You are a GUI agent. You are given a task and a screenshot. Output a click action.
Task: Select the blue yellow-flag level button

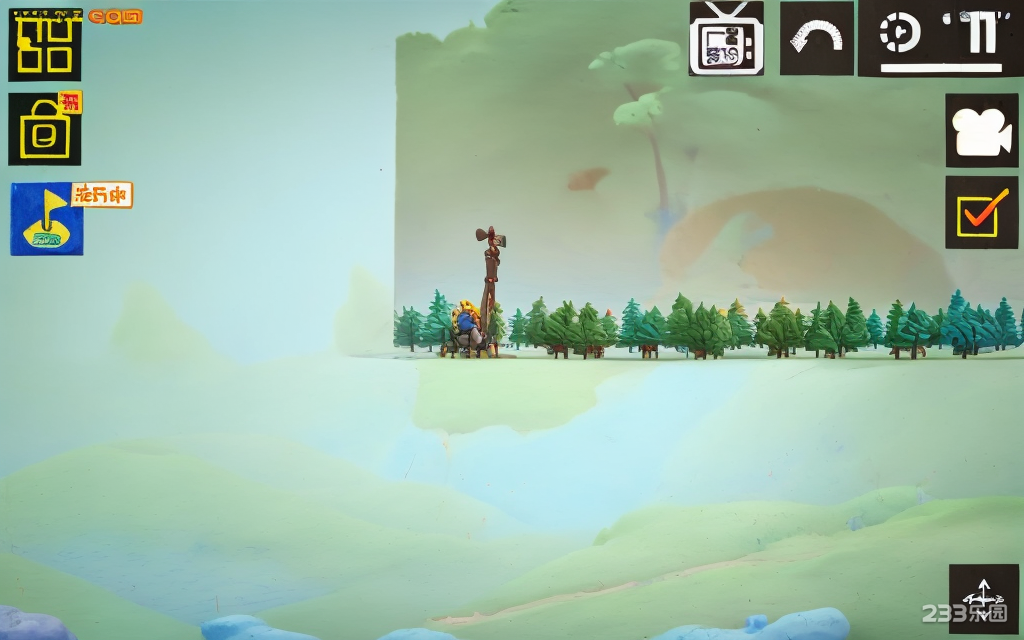47,219
